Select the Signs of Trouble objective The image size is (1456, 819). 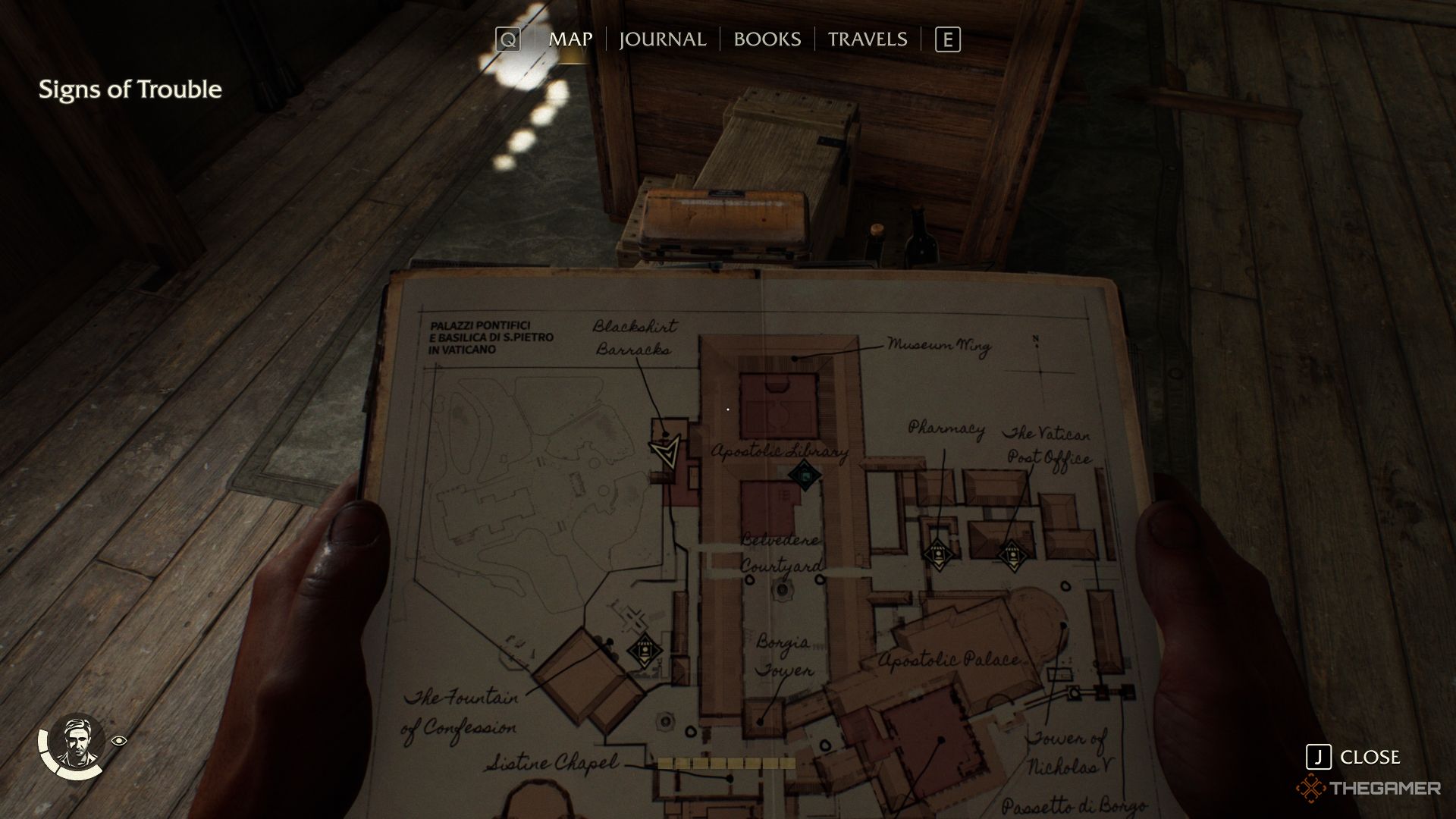pos(130,89)
